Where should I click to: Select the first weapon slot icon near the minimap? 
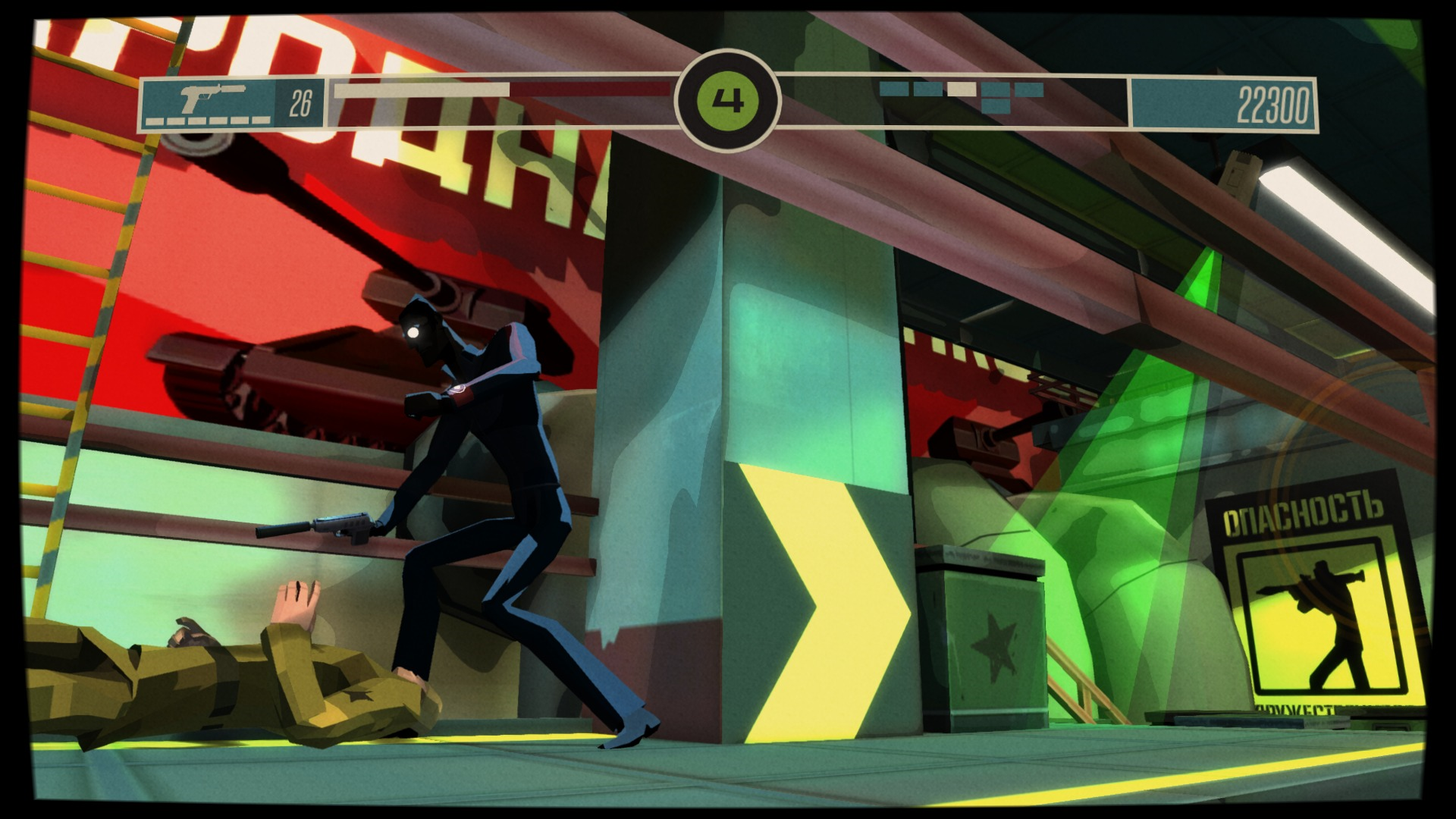[894, 89]
